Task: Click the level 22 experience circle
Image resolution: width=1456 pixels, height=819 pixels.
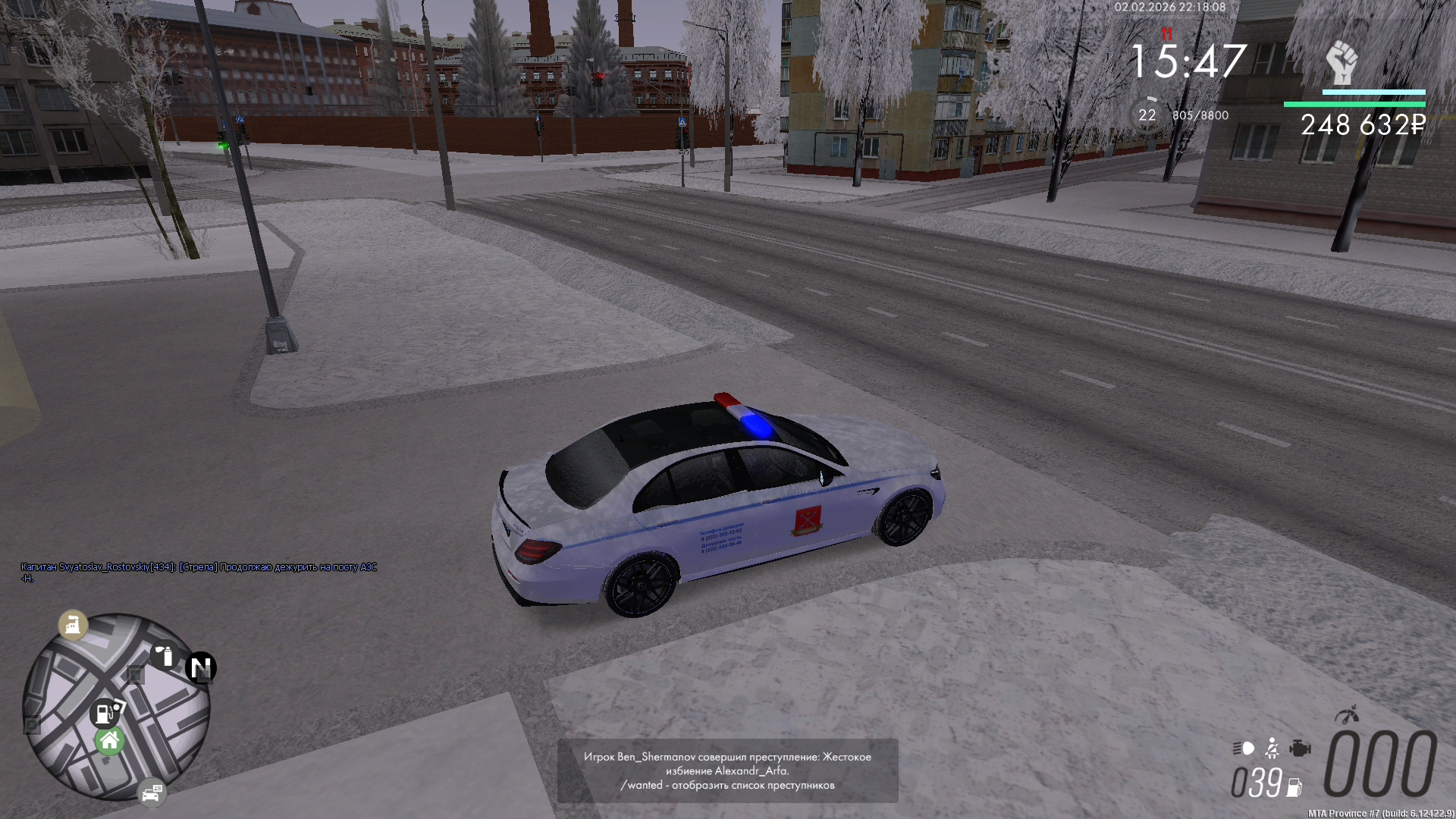Action: [x=1147, y=115]
